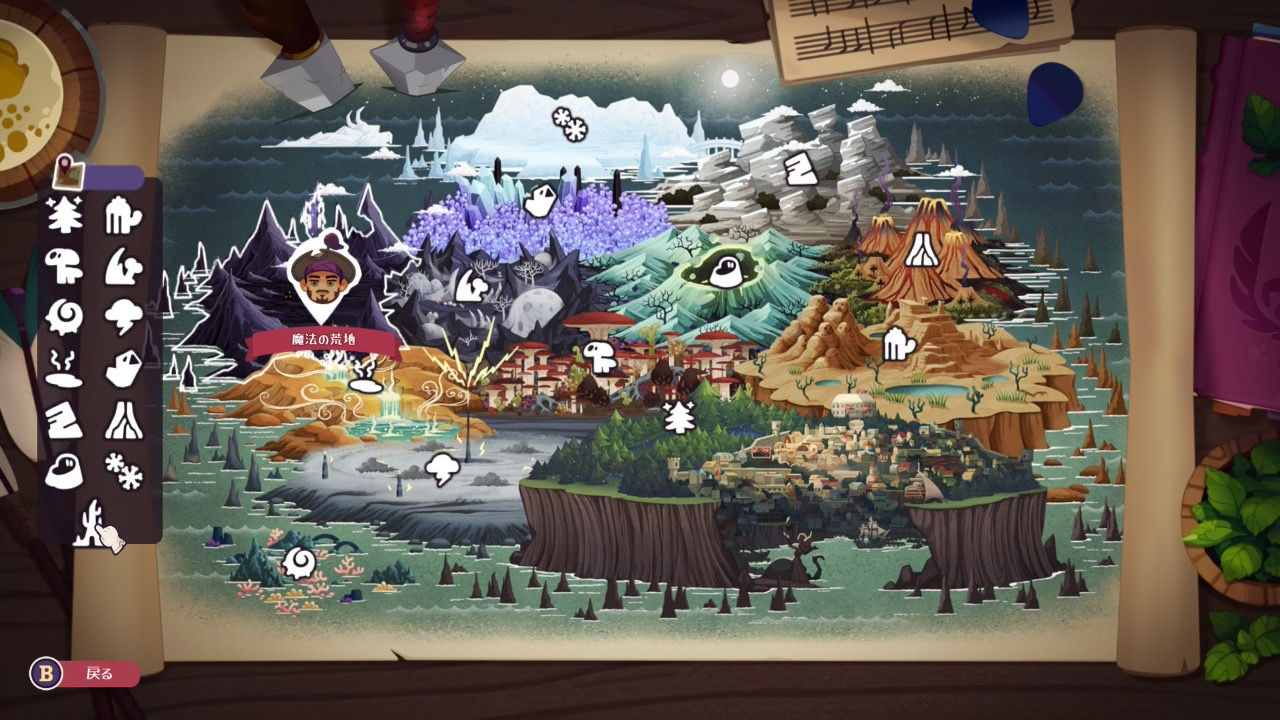Screen dimensions: 1280x720
Task: Select the storm cloud icon in the legend panel
Action: tap(124, 317)
